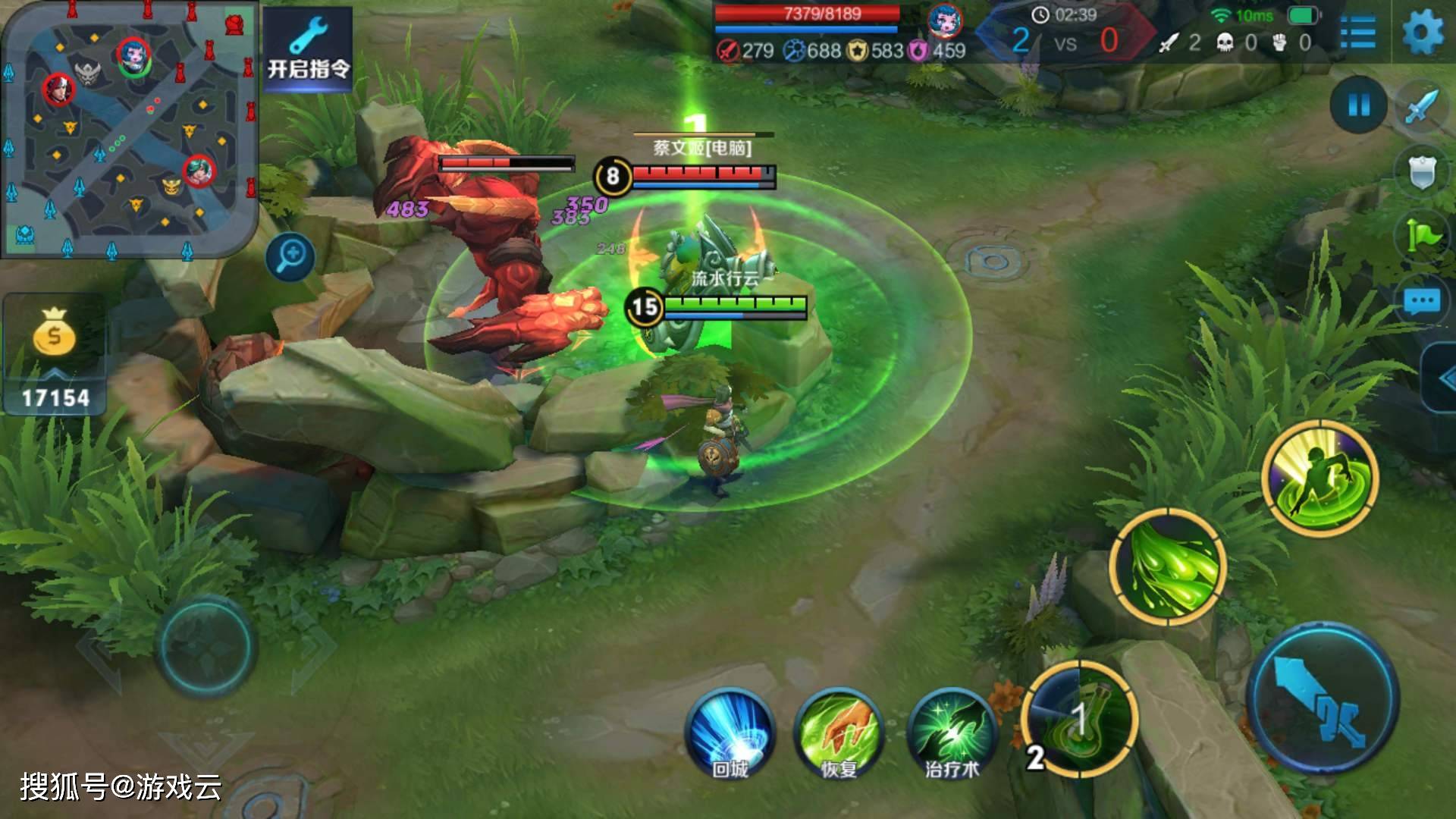Click the magnifier zoom button
This screenshot has width=1456, height=819.
(x=290, y=256)
